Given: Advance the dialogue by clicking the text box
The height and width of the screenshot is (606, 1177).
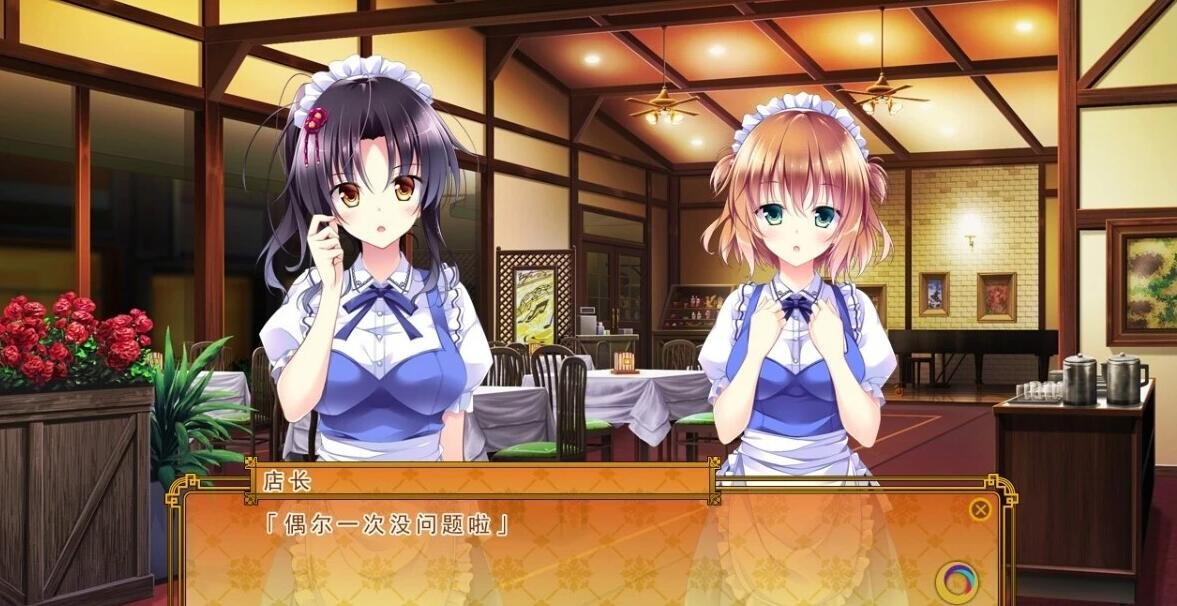Looking at the screenshot, I should (x=590, y=555).
